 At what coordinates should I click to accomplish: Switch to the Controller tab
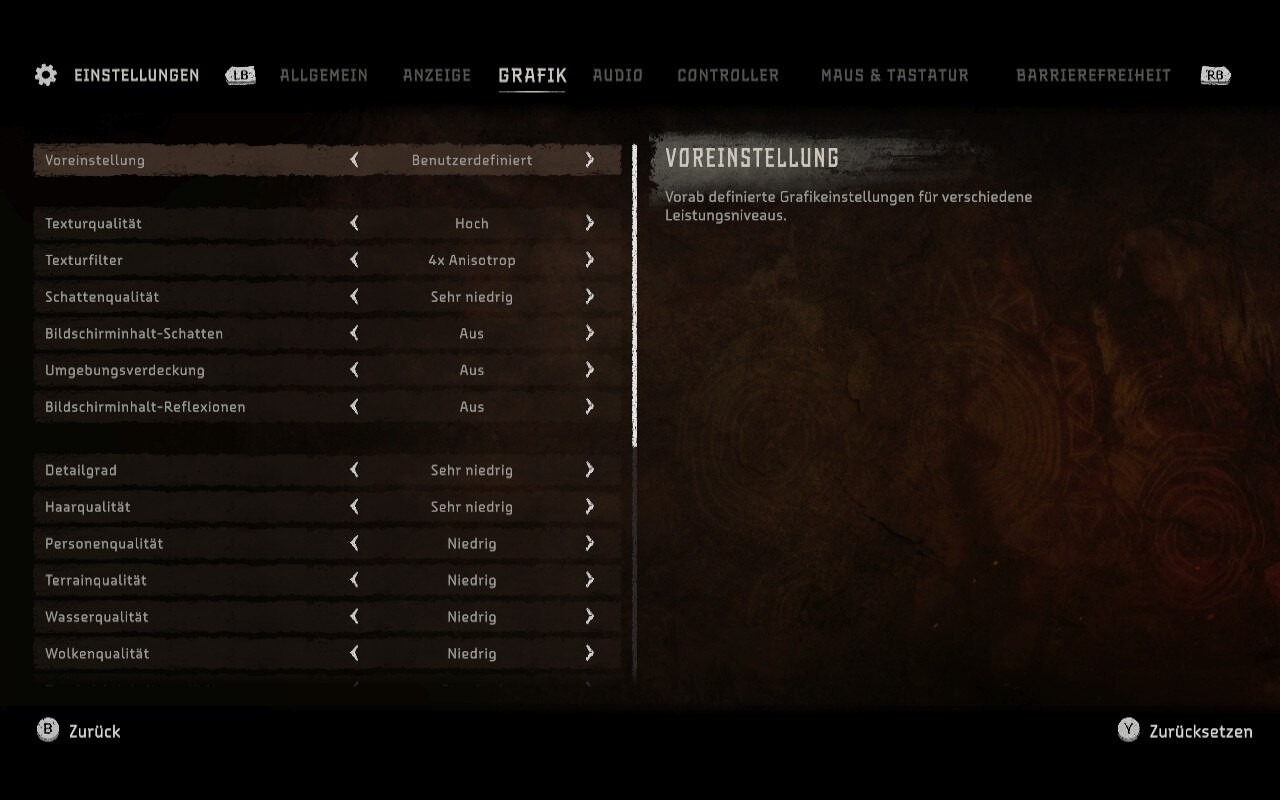click(x=728, y=75)
